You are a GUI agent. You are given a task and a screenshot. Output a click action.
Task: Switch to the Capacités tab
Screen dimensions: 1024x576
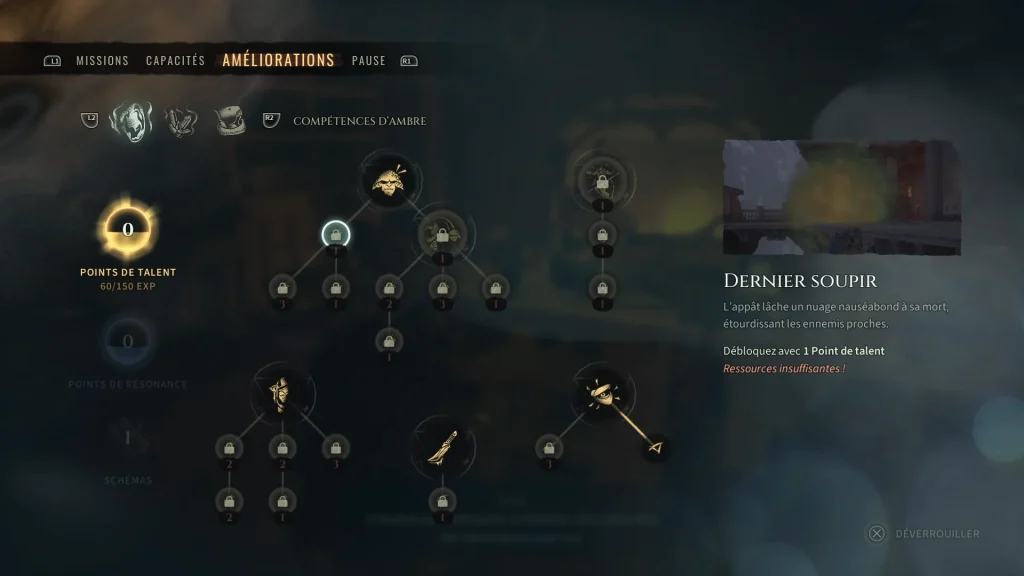[x=175, y=61]
